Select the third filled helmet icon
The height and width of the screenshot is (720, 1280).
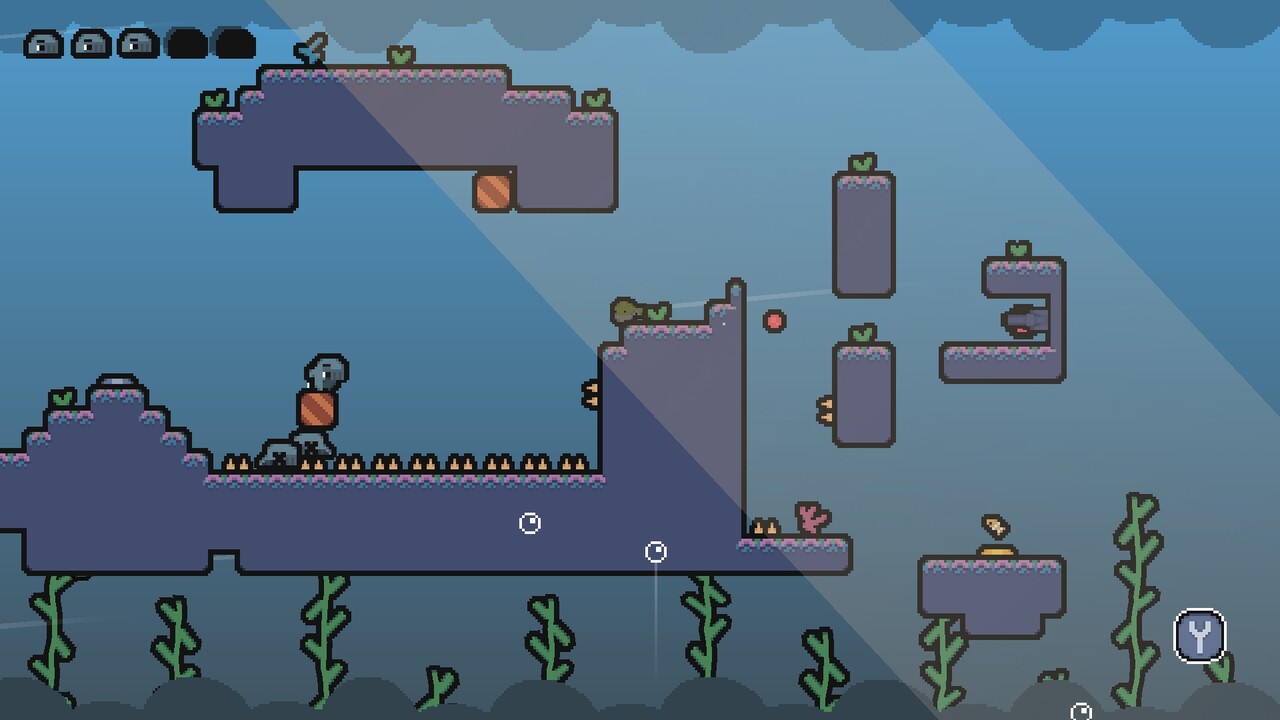[138, 43]
